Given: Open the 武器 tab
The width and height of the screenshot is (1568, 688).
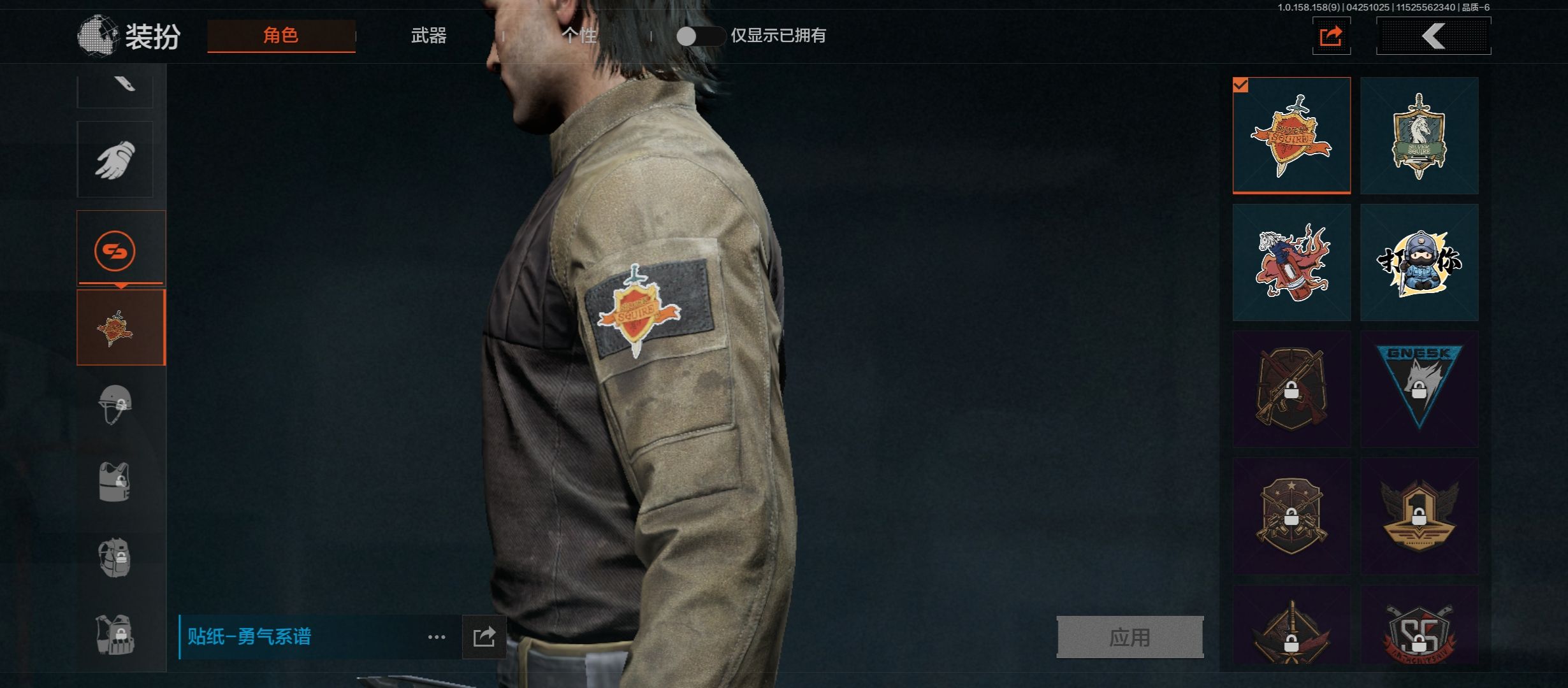Looking at the screenshot, I should (428, 36).
